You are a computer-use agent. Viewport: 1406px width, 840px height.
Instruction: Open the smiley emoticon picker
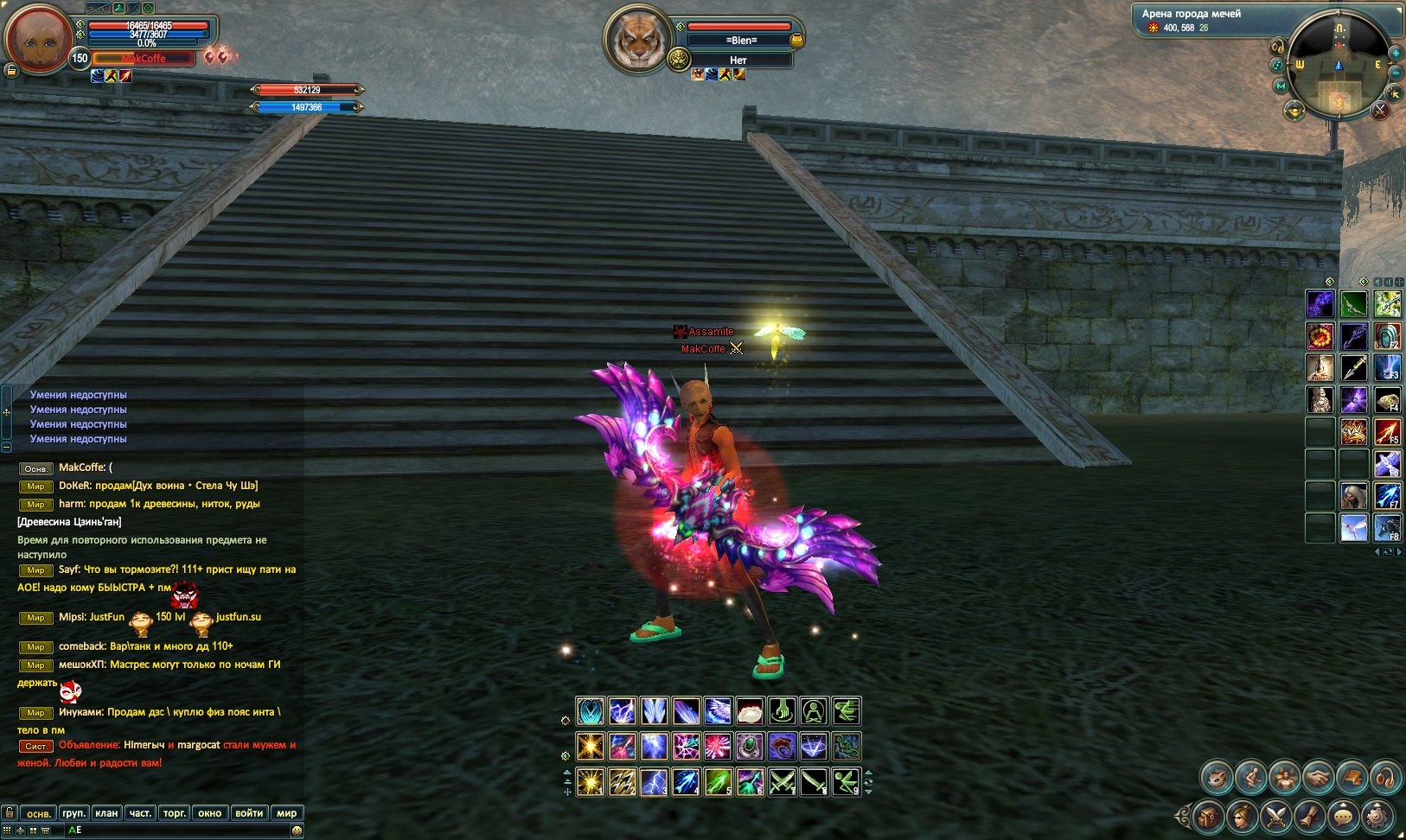pos(297,830)
